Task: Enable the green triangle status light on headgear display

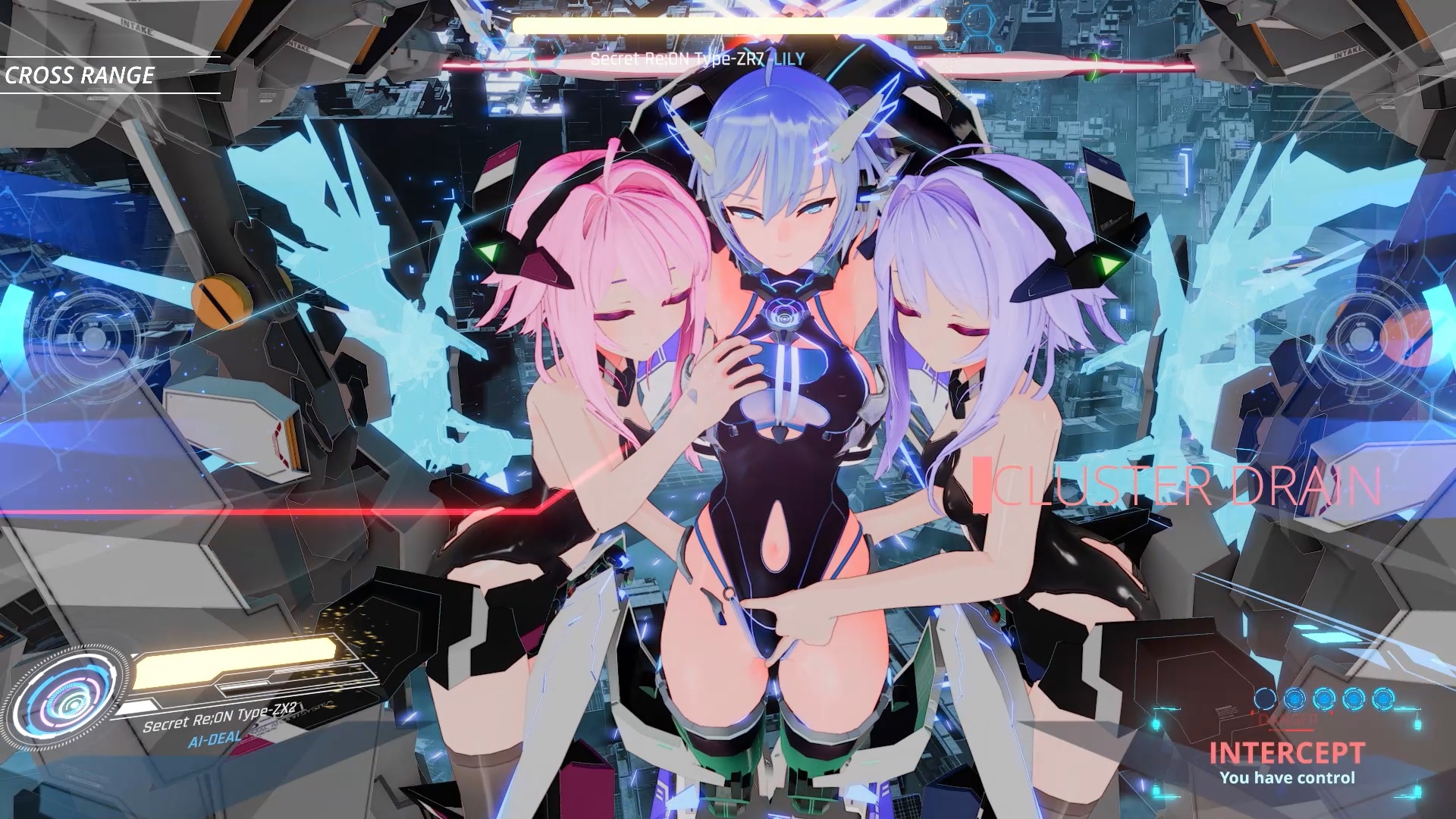Action: point(489,252)
